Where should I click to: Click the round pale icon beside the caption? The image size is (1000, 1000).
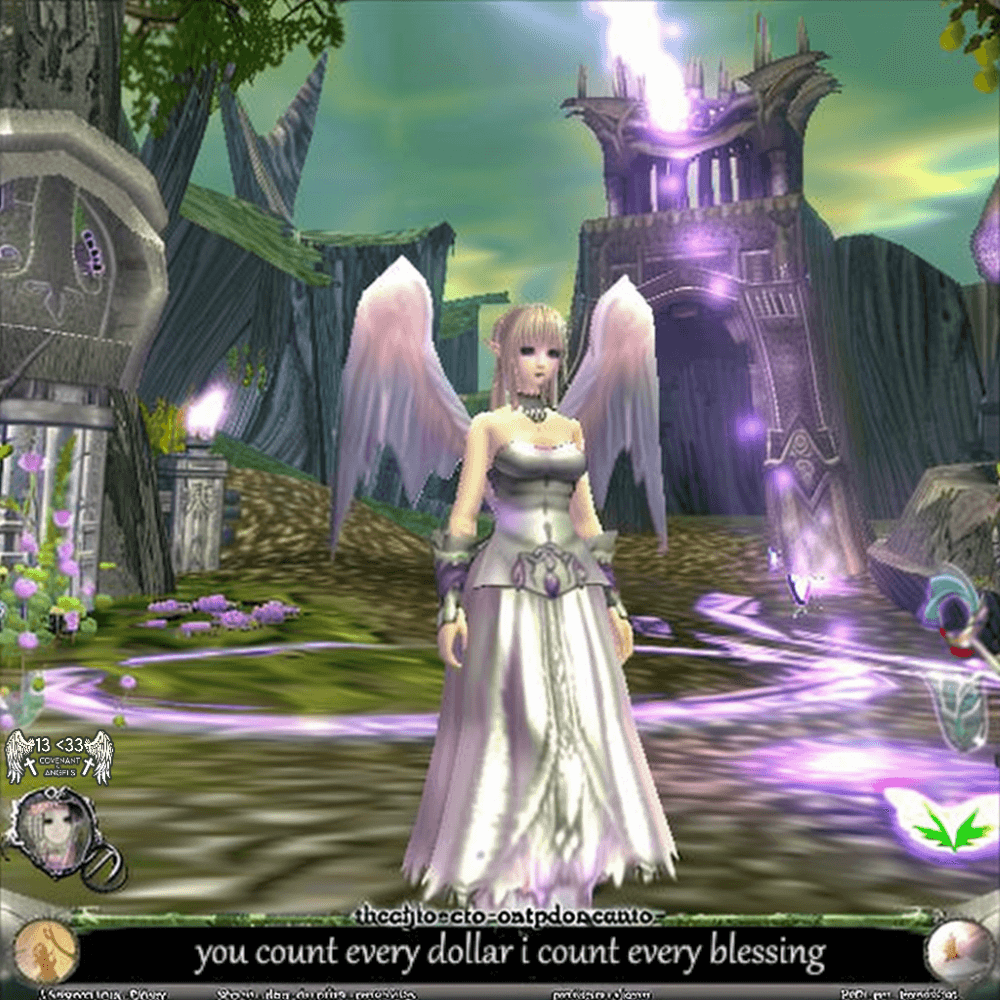pyautogui.click(x=955, y=950)
